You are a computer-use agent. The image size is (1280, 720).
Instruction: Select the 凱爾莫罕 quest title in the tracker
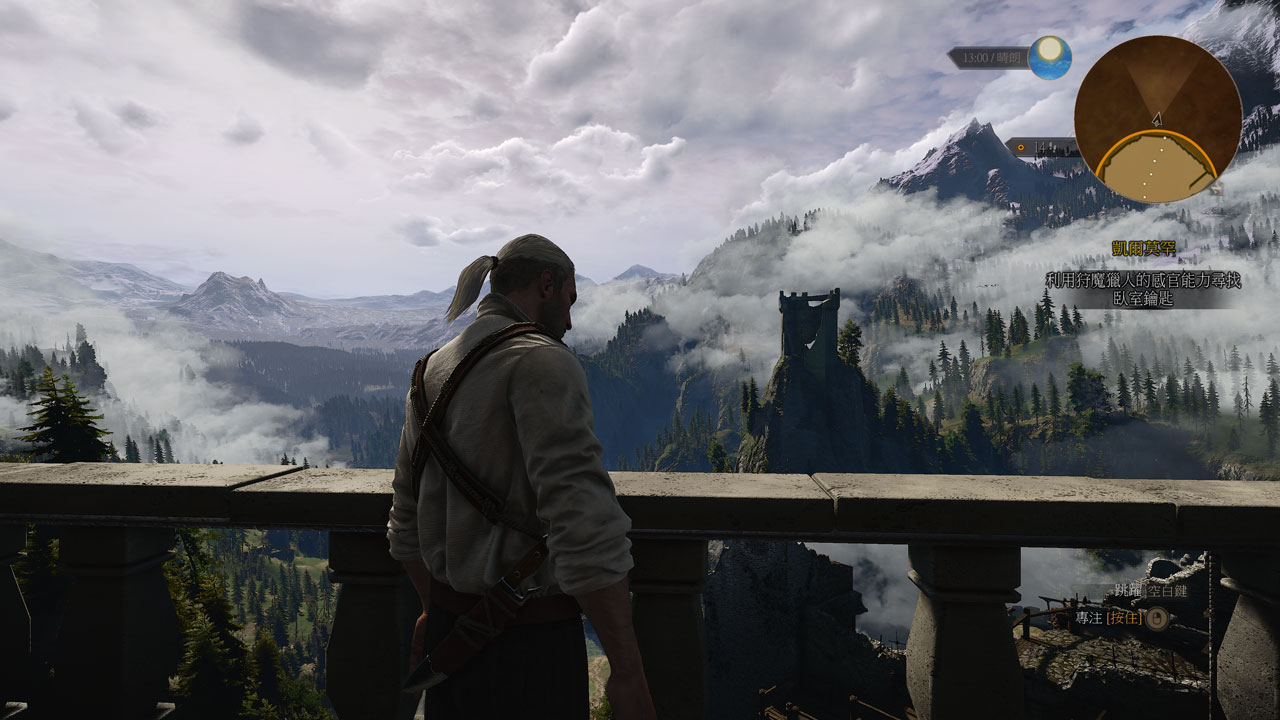click(1142, 248)
